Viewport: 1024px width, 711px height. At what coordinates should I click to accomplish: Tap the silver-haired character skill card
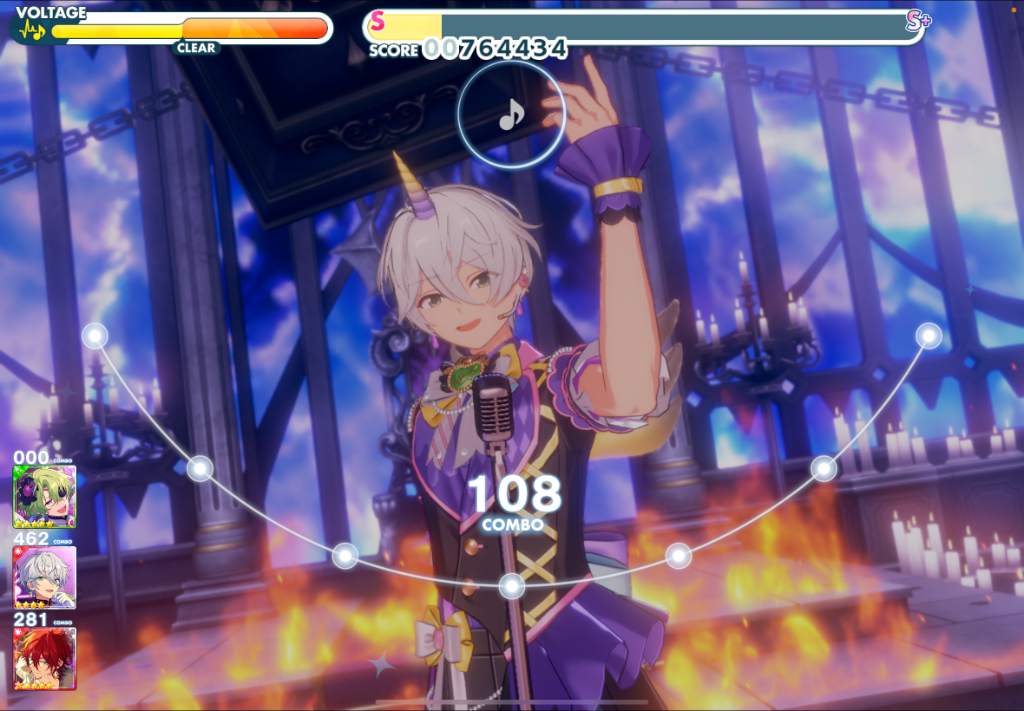point(44,578)
